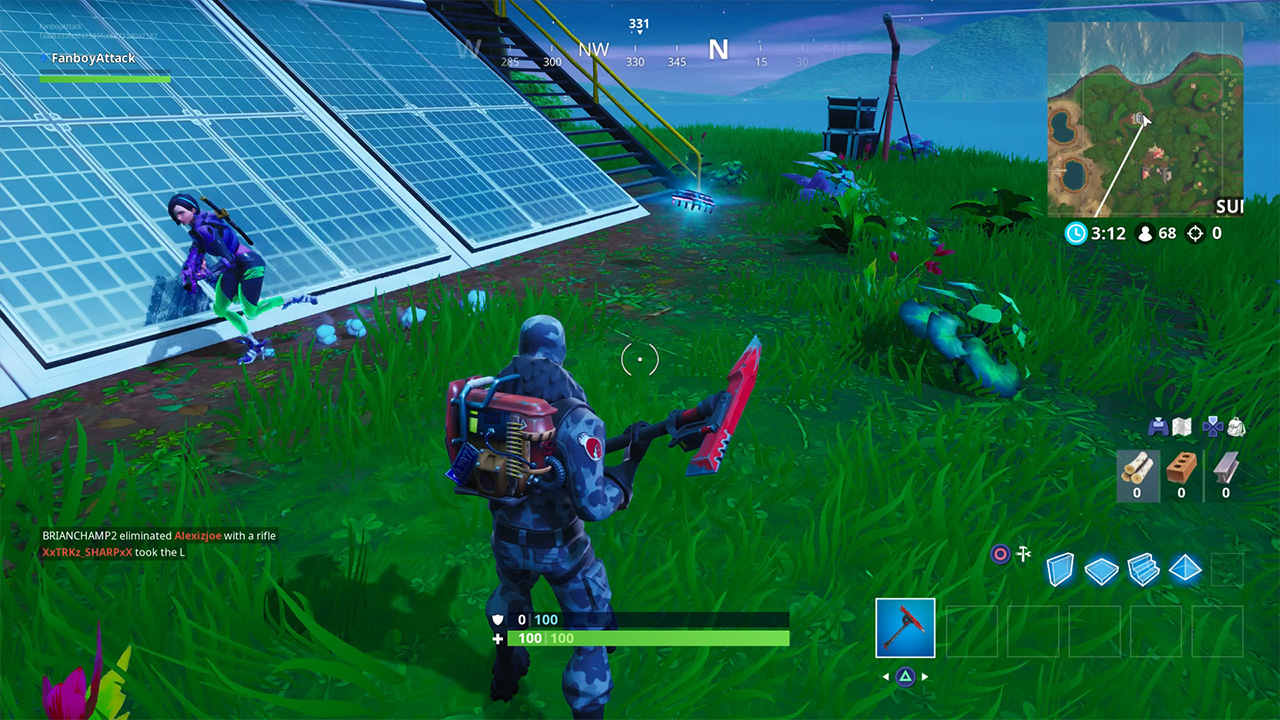Click the eliminations crosshair counter

pyautogui.click(x=1195, y=233)
